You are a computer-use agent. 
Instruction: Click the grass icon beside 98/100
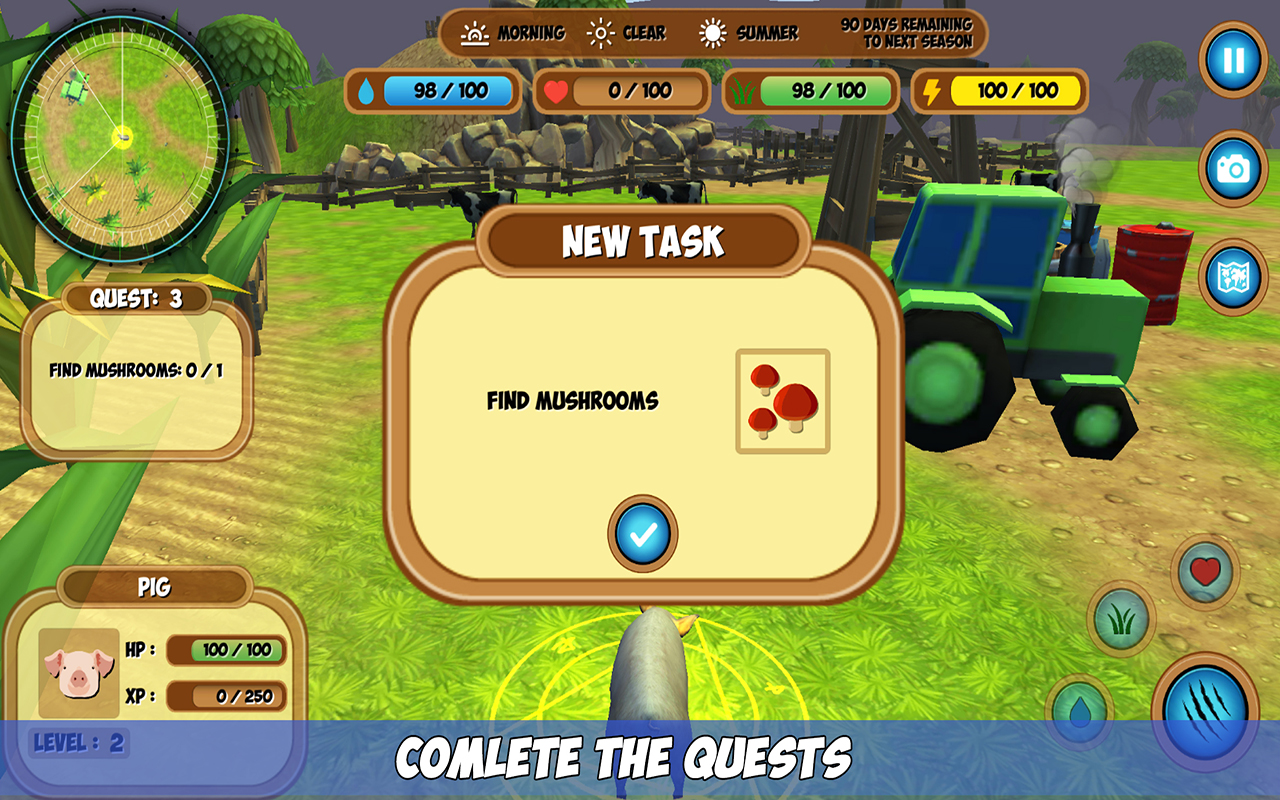click(x=743, y=92)
